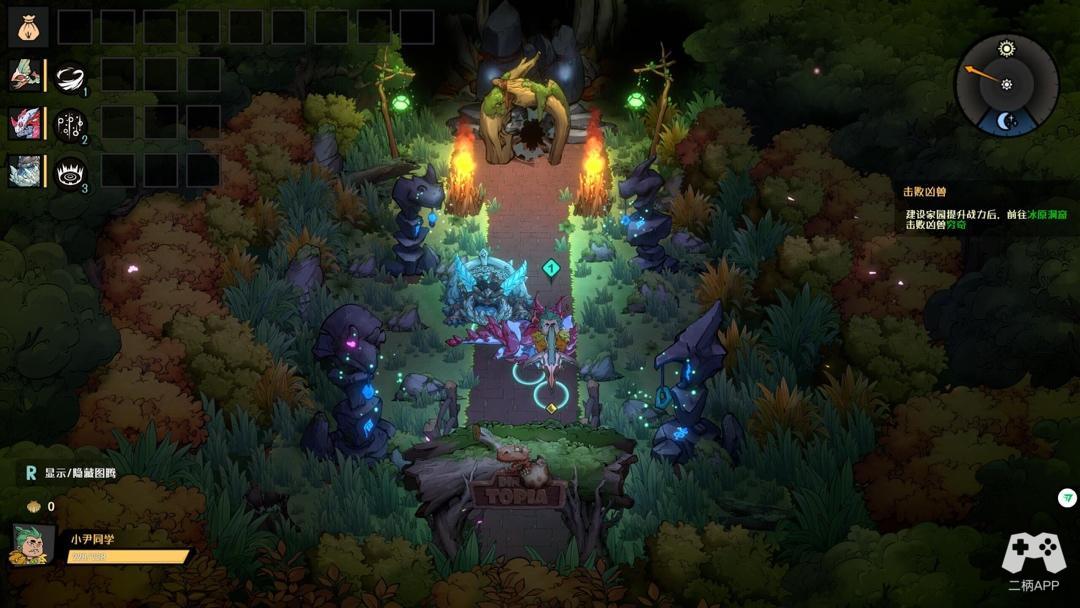Activate the whirlwind skill numbered 1
Screen dimensions: 1080x608
(x=70, y=76)
